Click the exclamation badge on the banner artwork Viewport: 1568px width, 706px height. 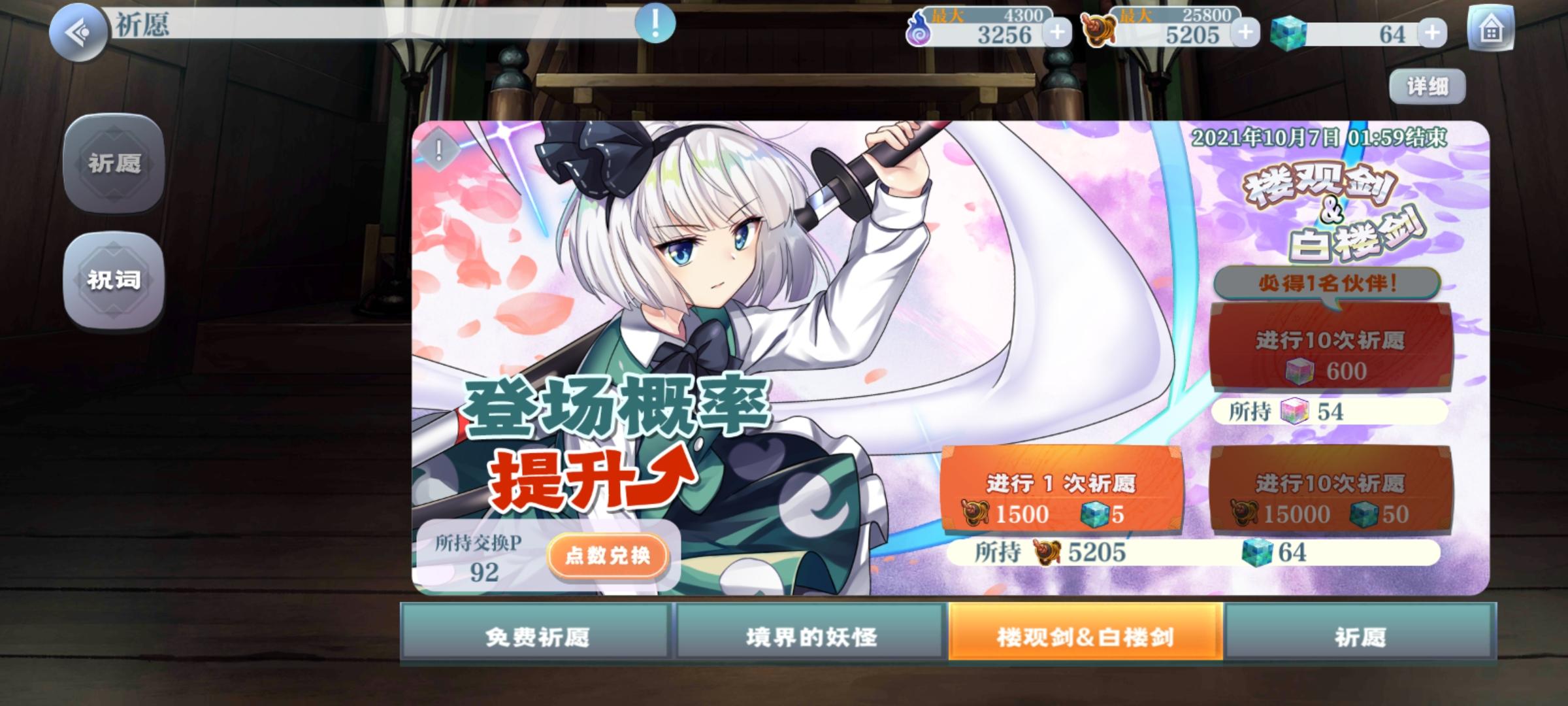pyautogui.click(x=438, y=150)
